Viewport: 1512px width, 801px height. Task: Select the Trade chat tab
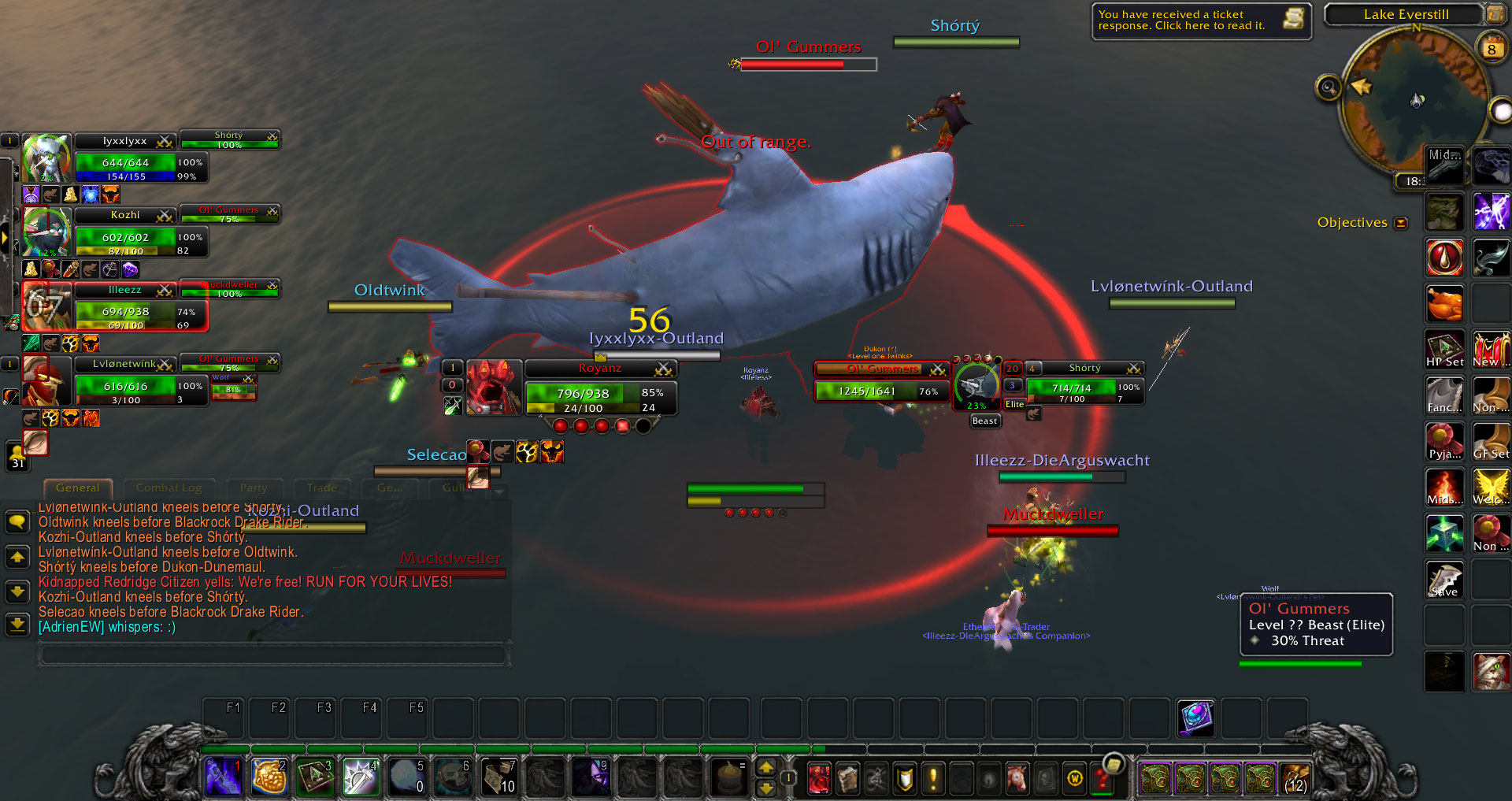[321, 488]
